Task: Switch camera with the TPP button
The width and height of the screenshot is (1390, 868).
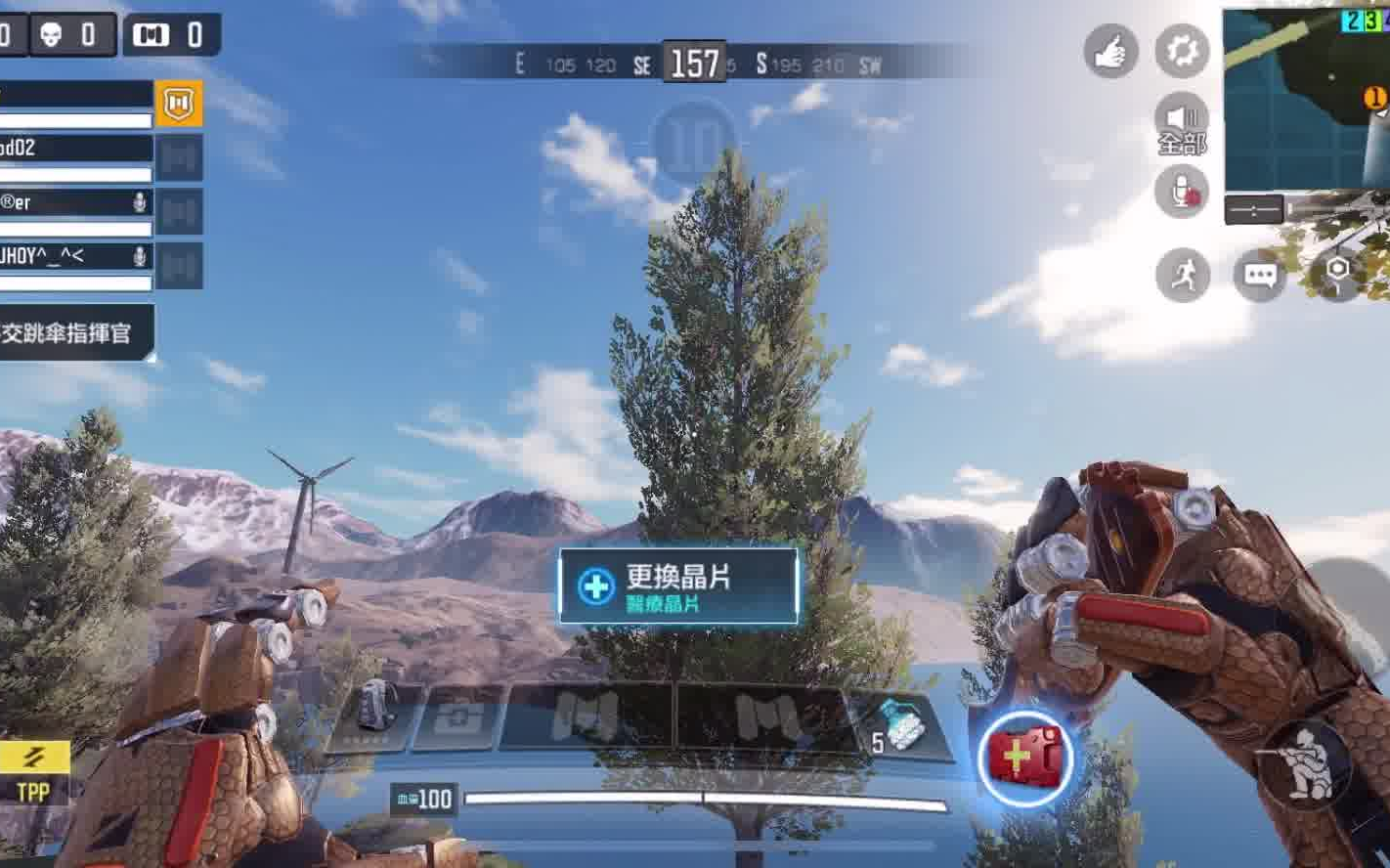Action: coord(34,773)
